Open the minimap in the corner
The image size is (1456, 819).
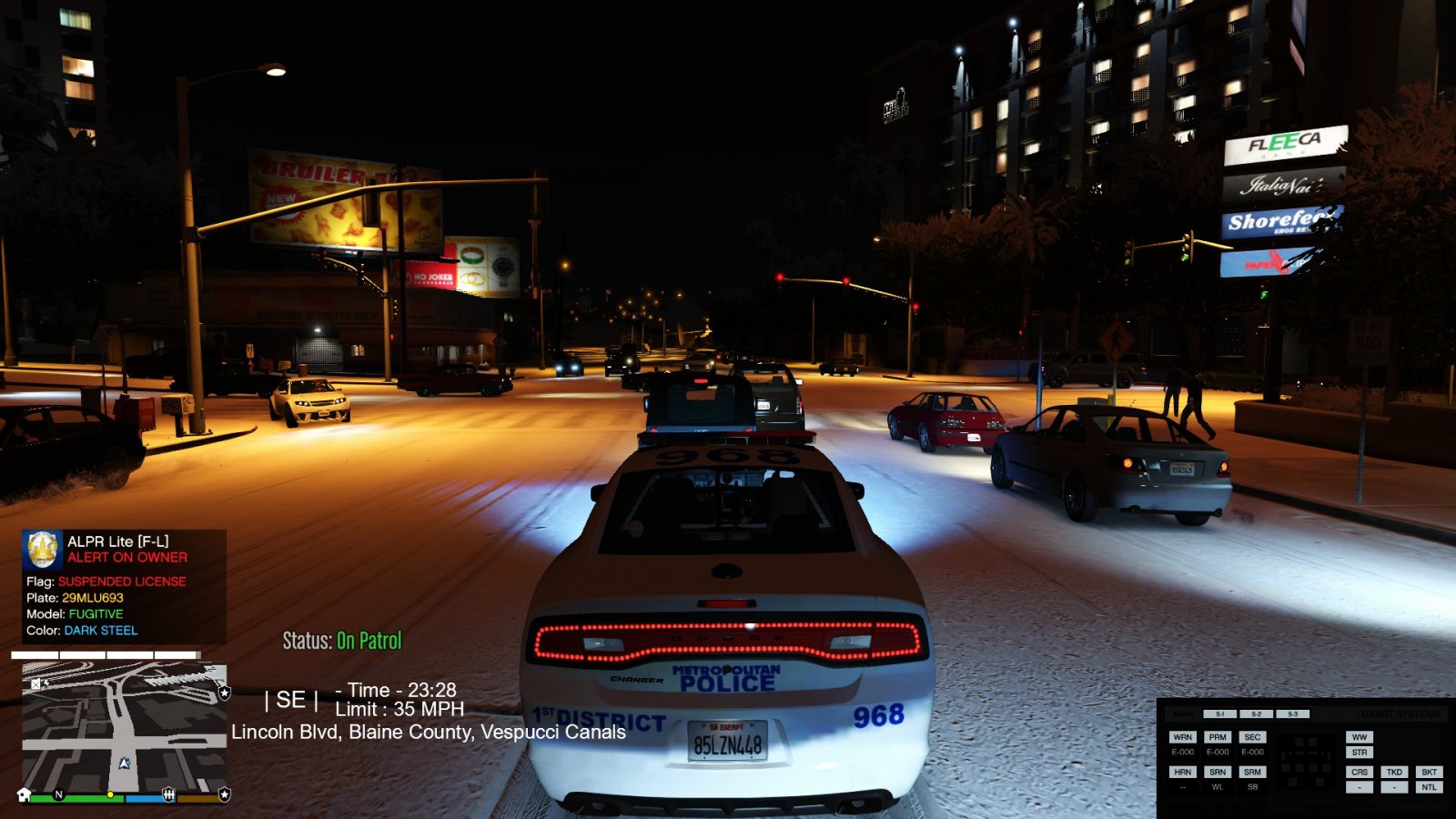pyautogui.click(x=124, y=726)
